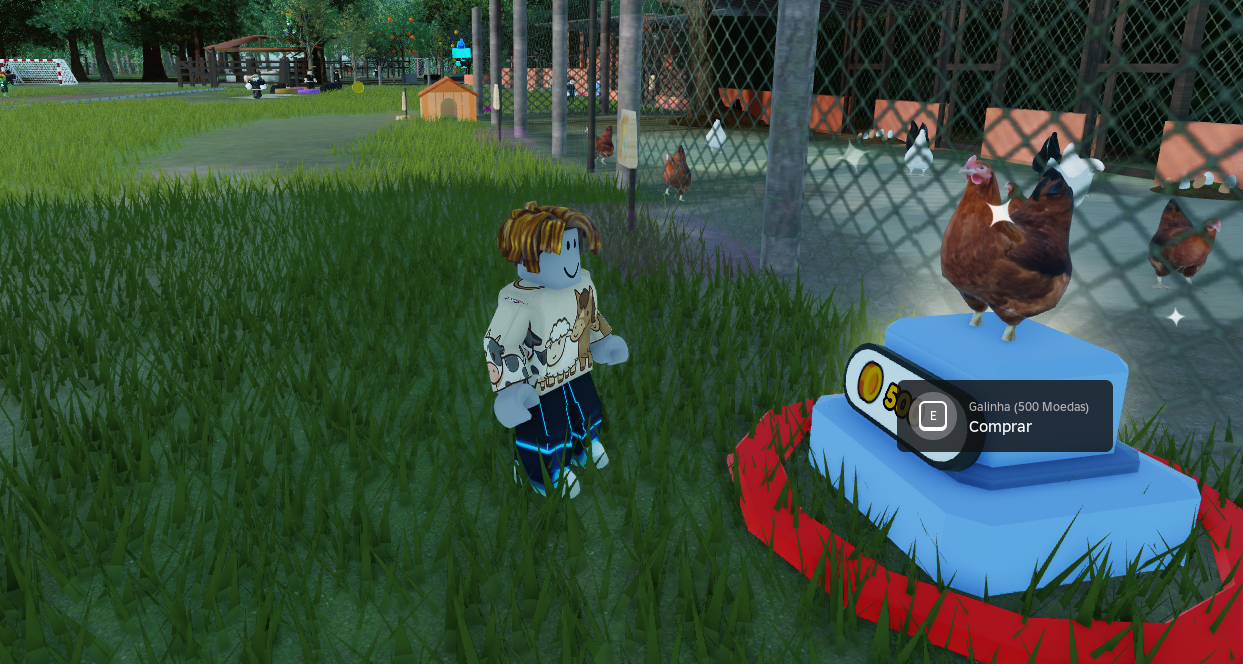Choose Comprar on the Galinha purchase prompt
This screenshot has width=1243, height=664.
[x=1003, y=417]
